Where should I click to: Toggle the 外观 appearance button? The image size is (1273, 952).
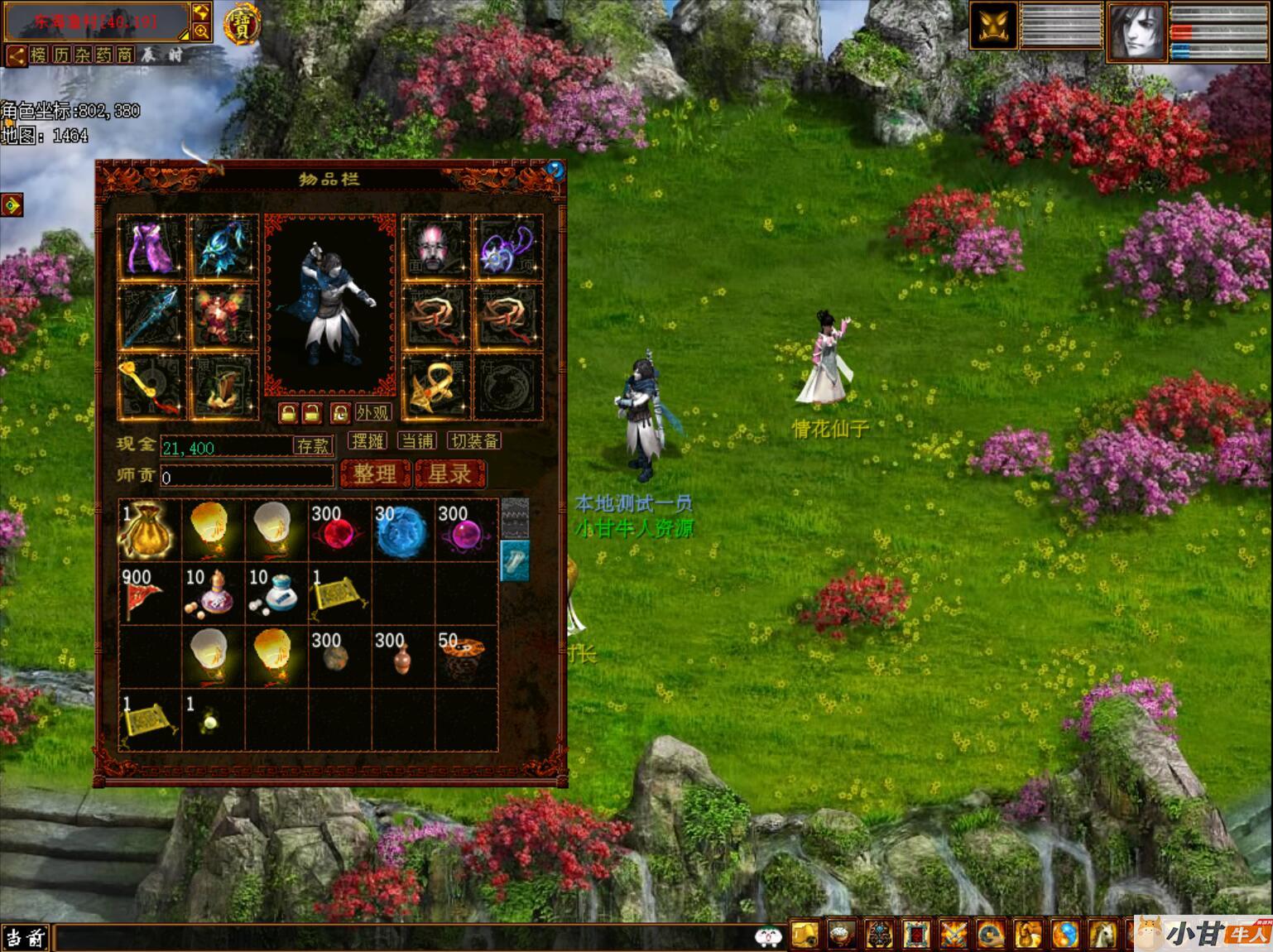(x=372, y=412)
